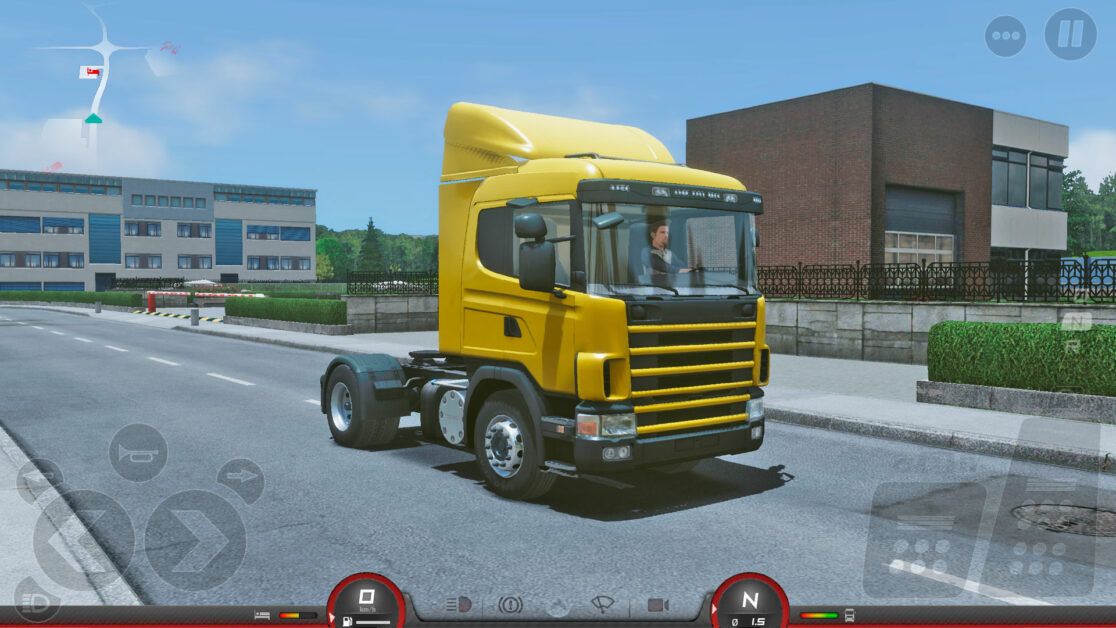Screen dimensions: 1116x628
Task: Steer right with the large right chevron
Action: coord(195,540)
